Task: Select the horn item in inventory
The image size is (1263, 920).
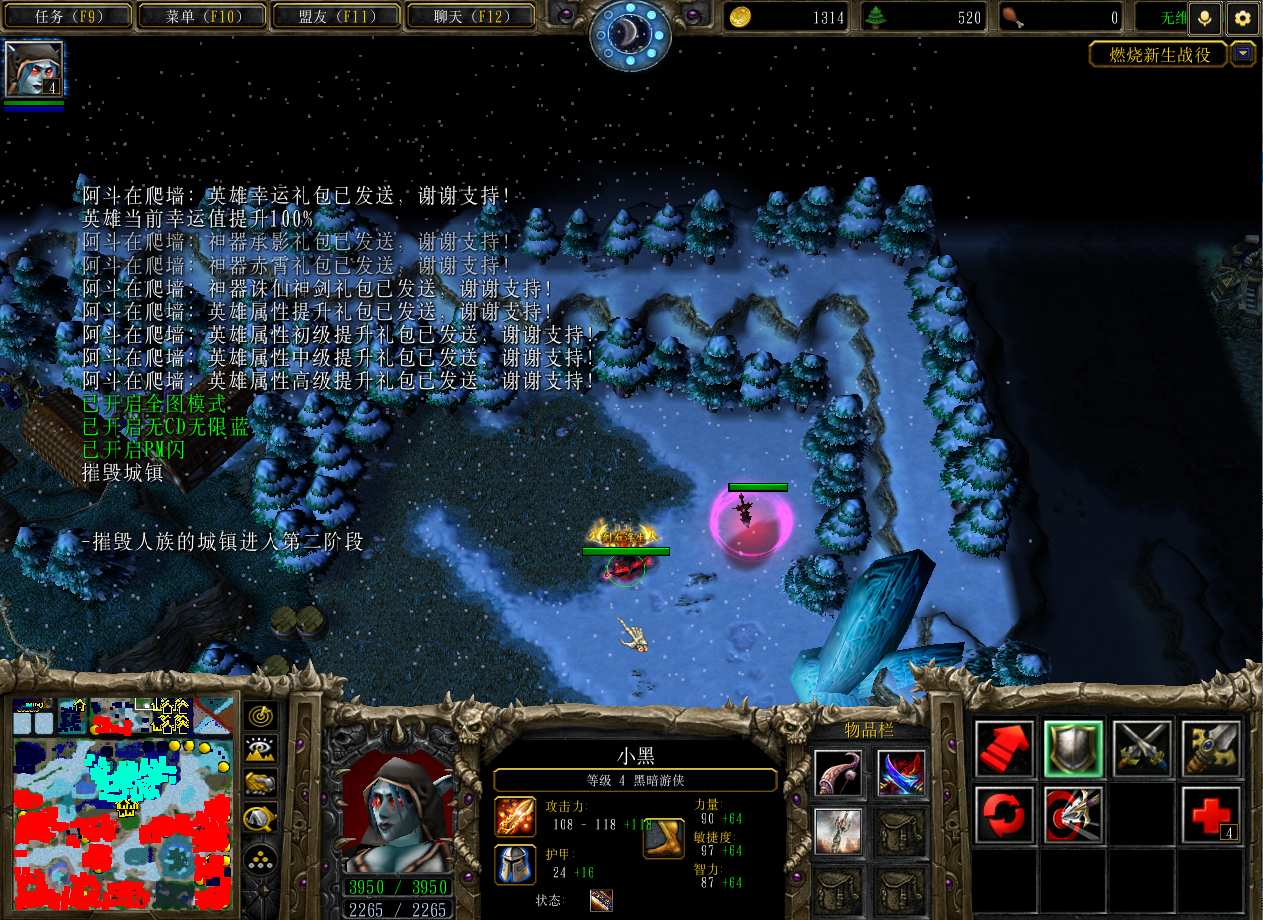Action: (839, 772)
